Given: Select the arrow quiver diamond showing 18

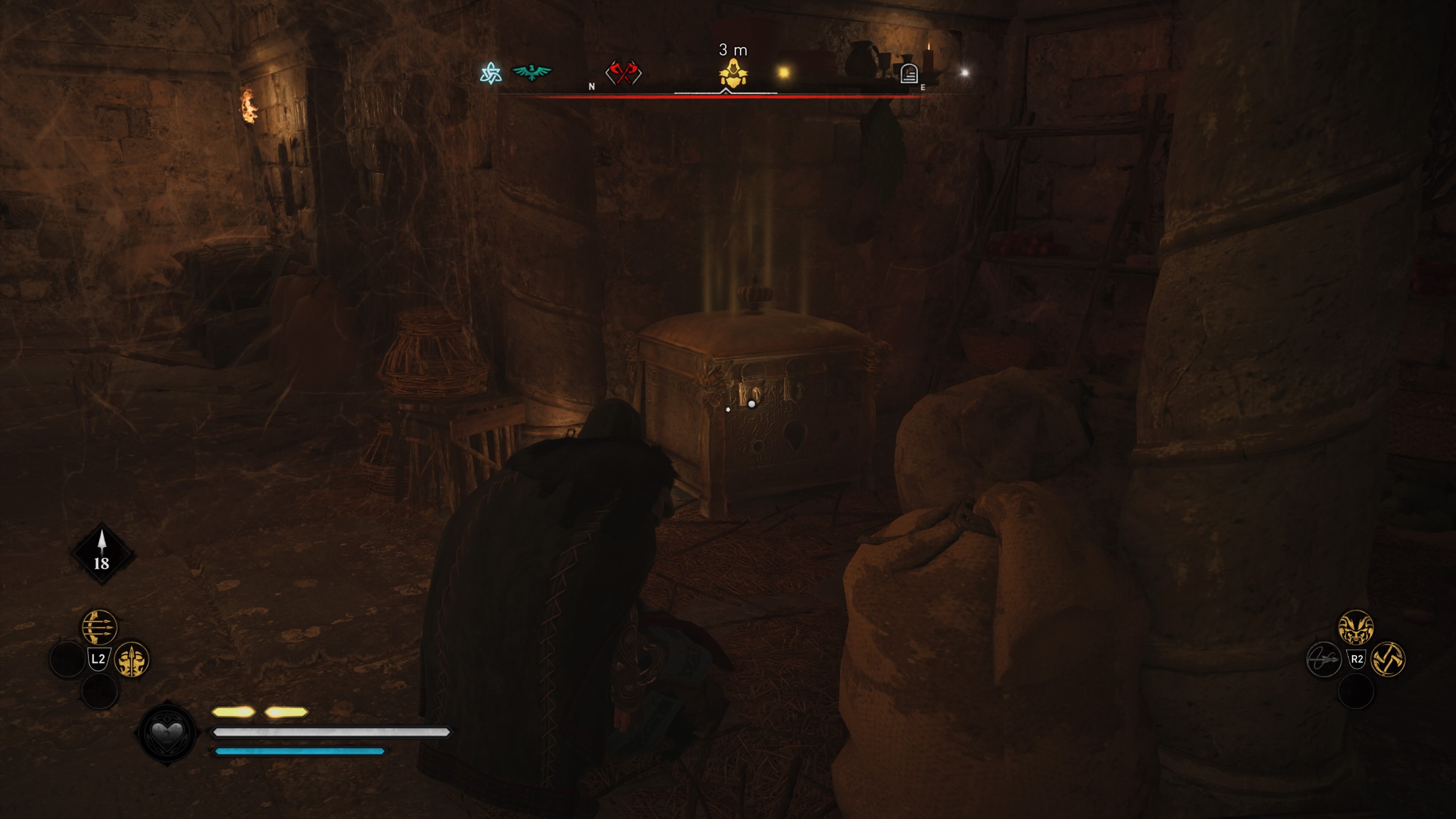Looking at the screenshot, I should click(x=102, y=554).
